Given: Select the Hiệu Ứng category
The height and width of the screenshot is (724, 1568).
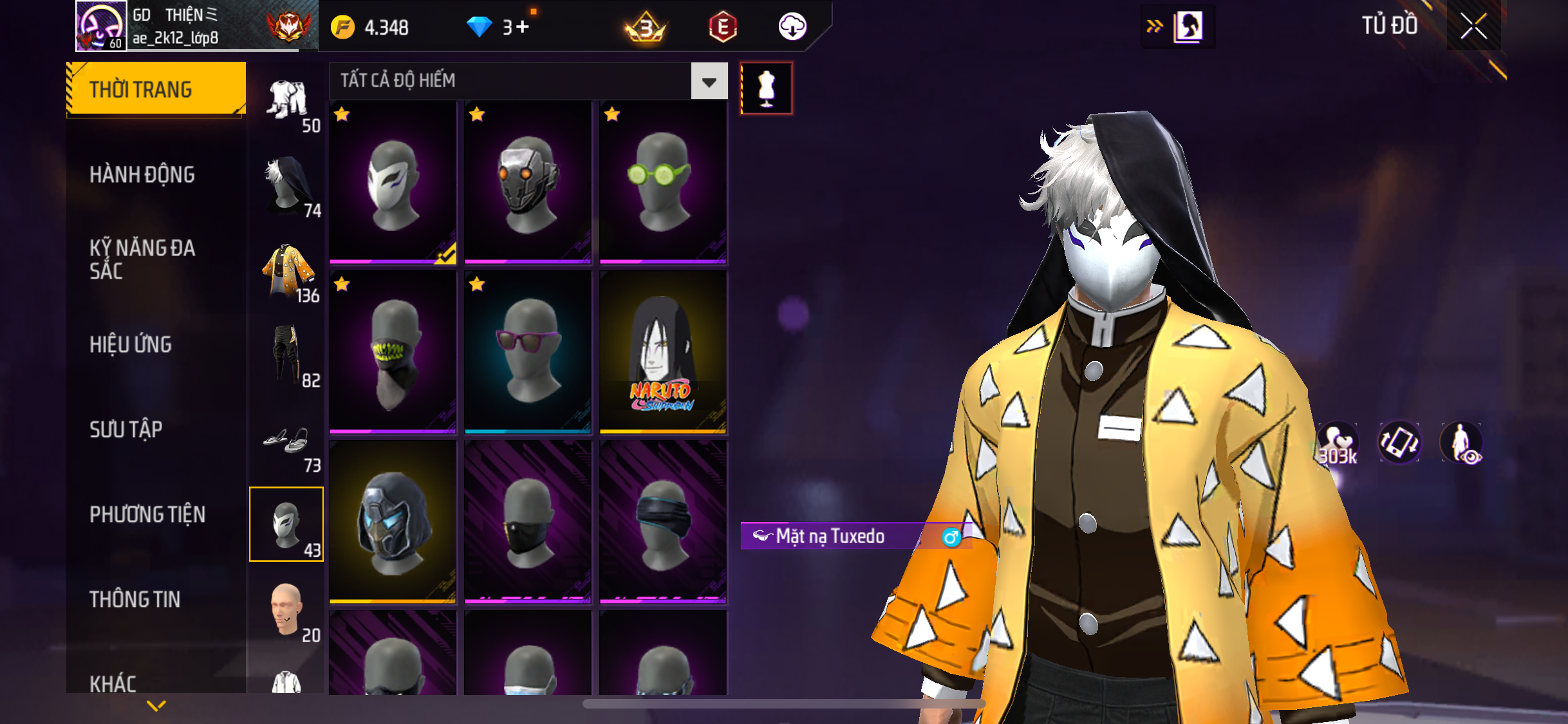Looking at the screenshot, I should [x=131, y=344].
